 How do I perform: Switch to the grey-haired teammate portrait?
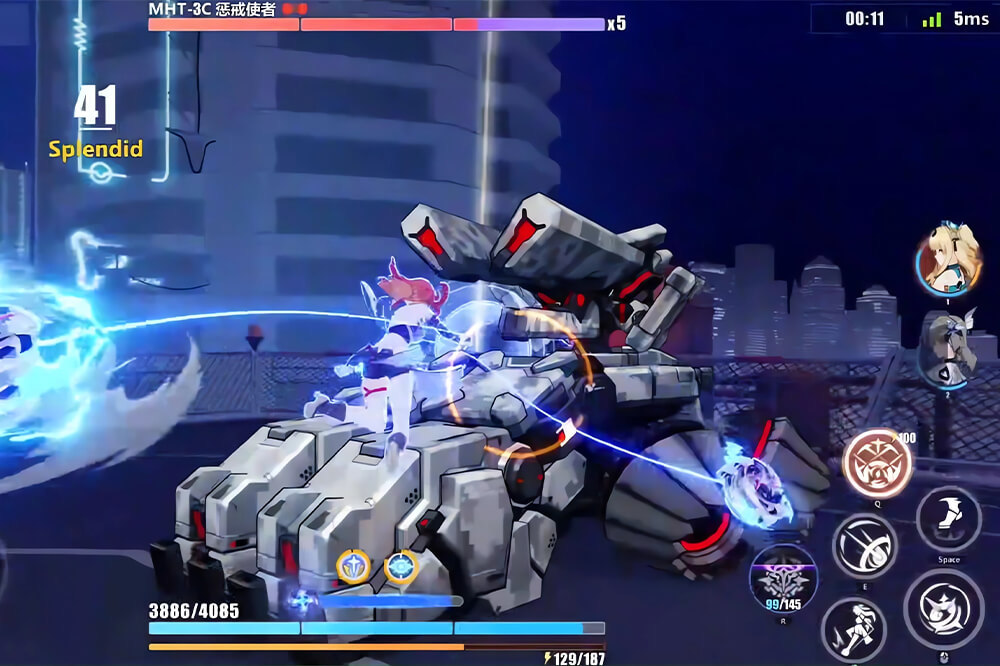[x=946, y=348]
